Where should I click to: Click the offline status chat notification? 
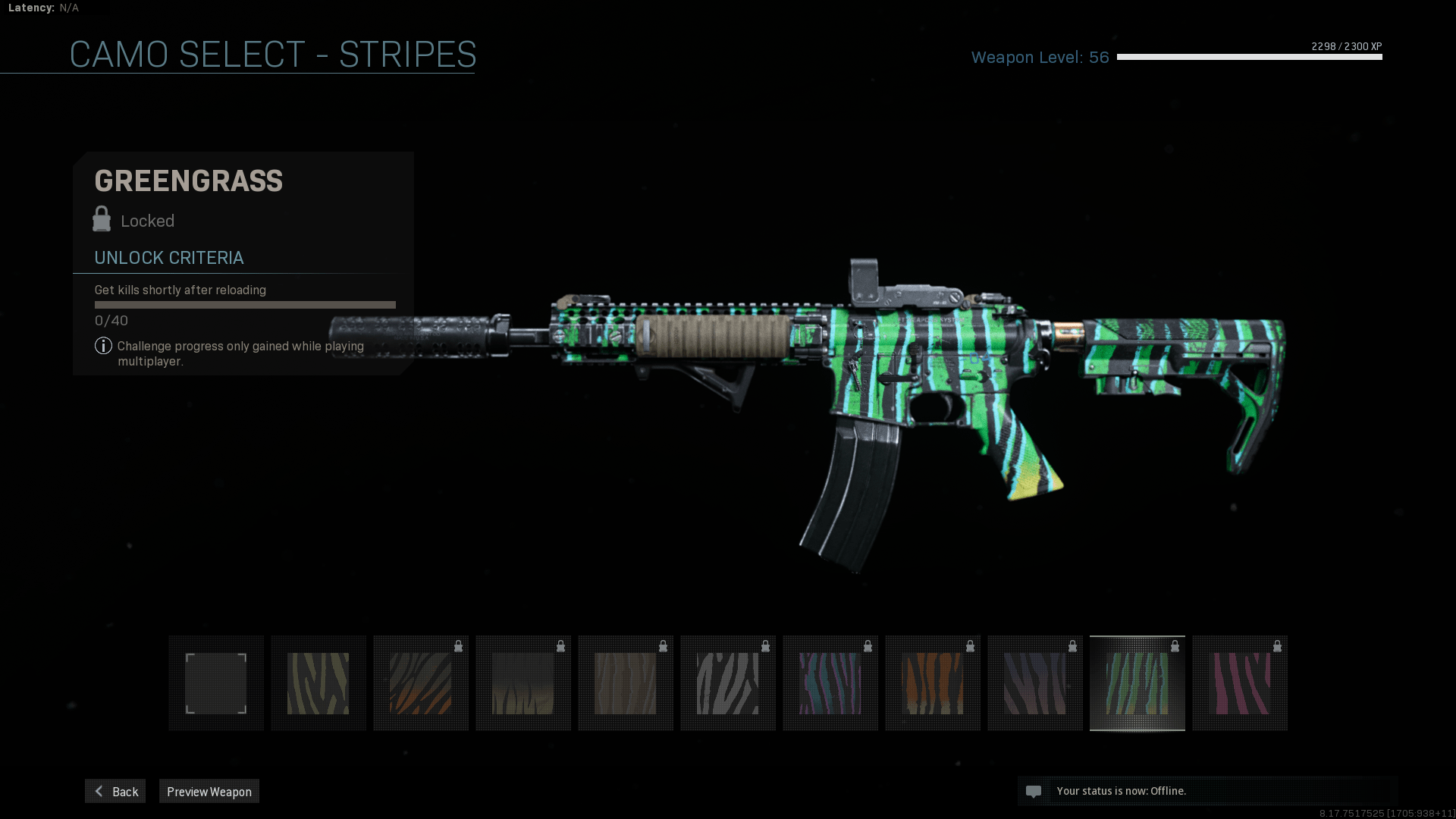[x=1121, y=791]
